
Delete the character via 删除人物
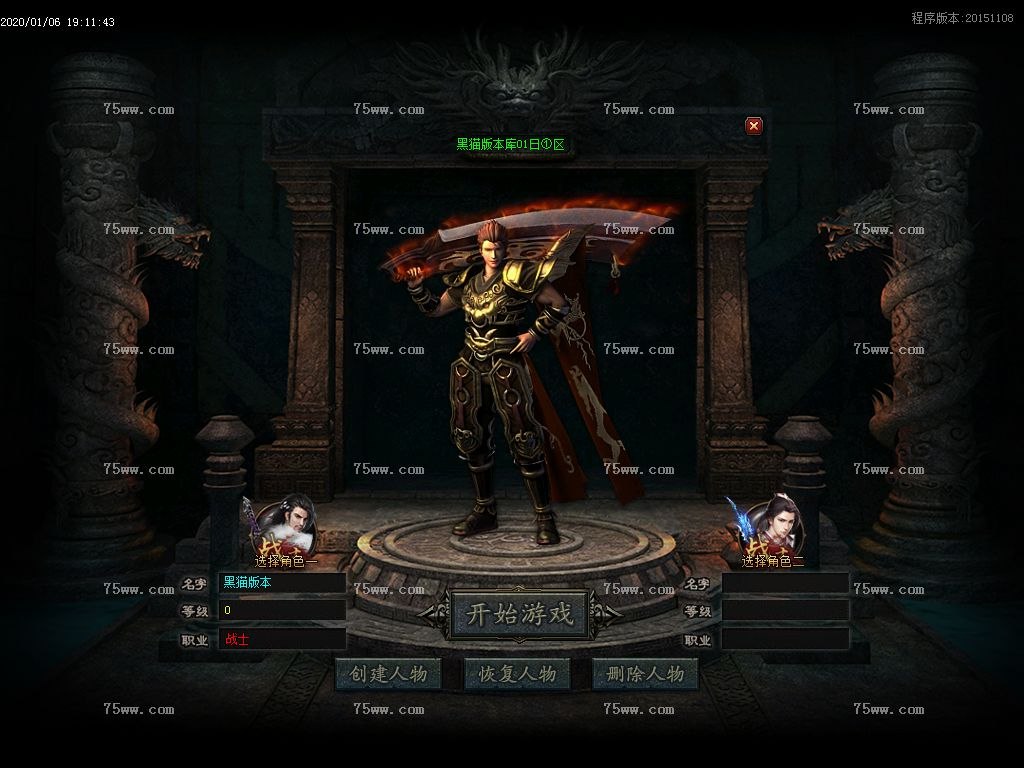point(645,674)
